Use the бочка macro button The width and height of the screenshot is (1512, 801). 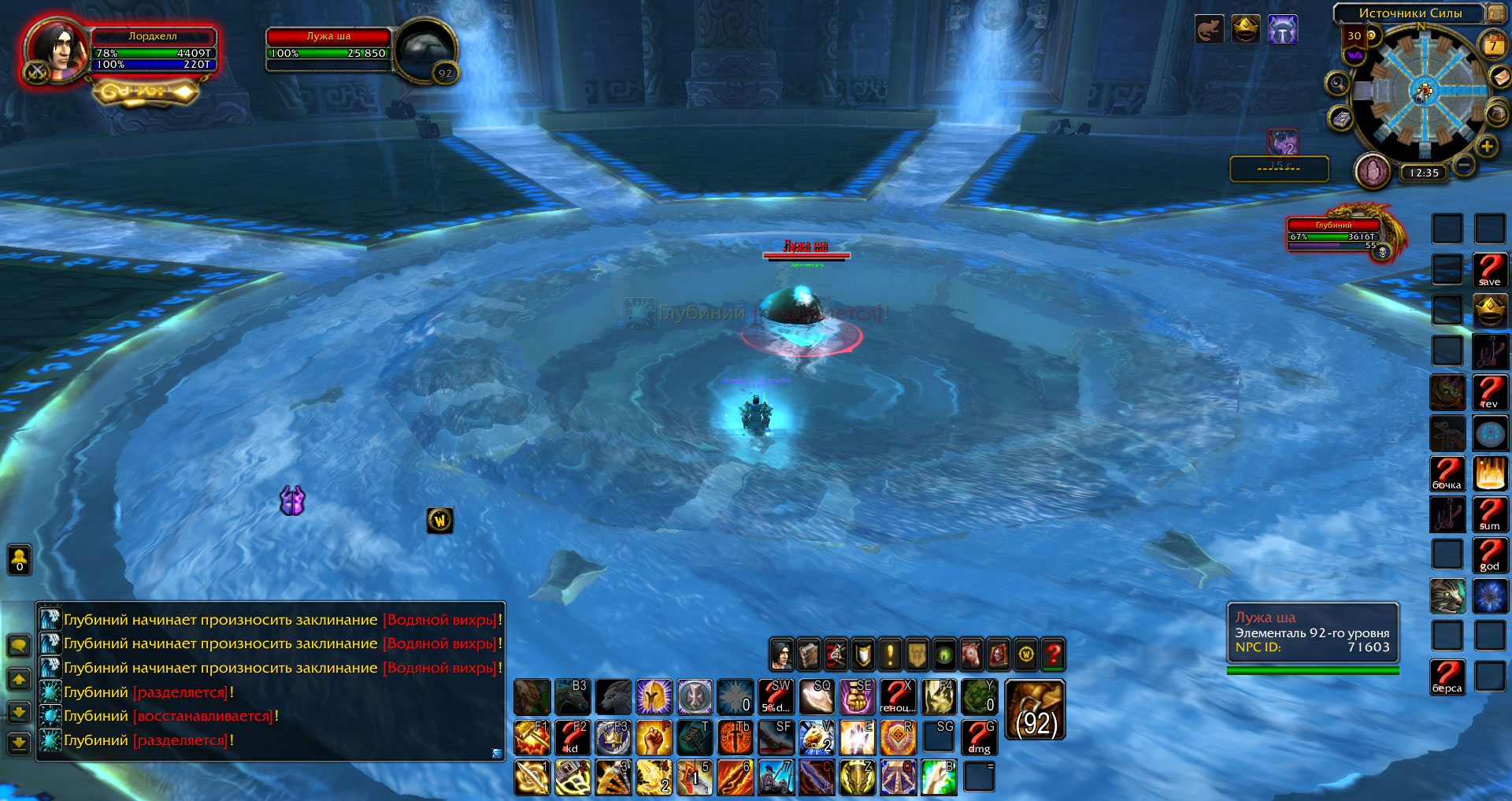point(1447,473)
